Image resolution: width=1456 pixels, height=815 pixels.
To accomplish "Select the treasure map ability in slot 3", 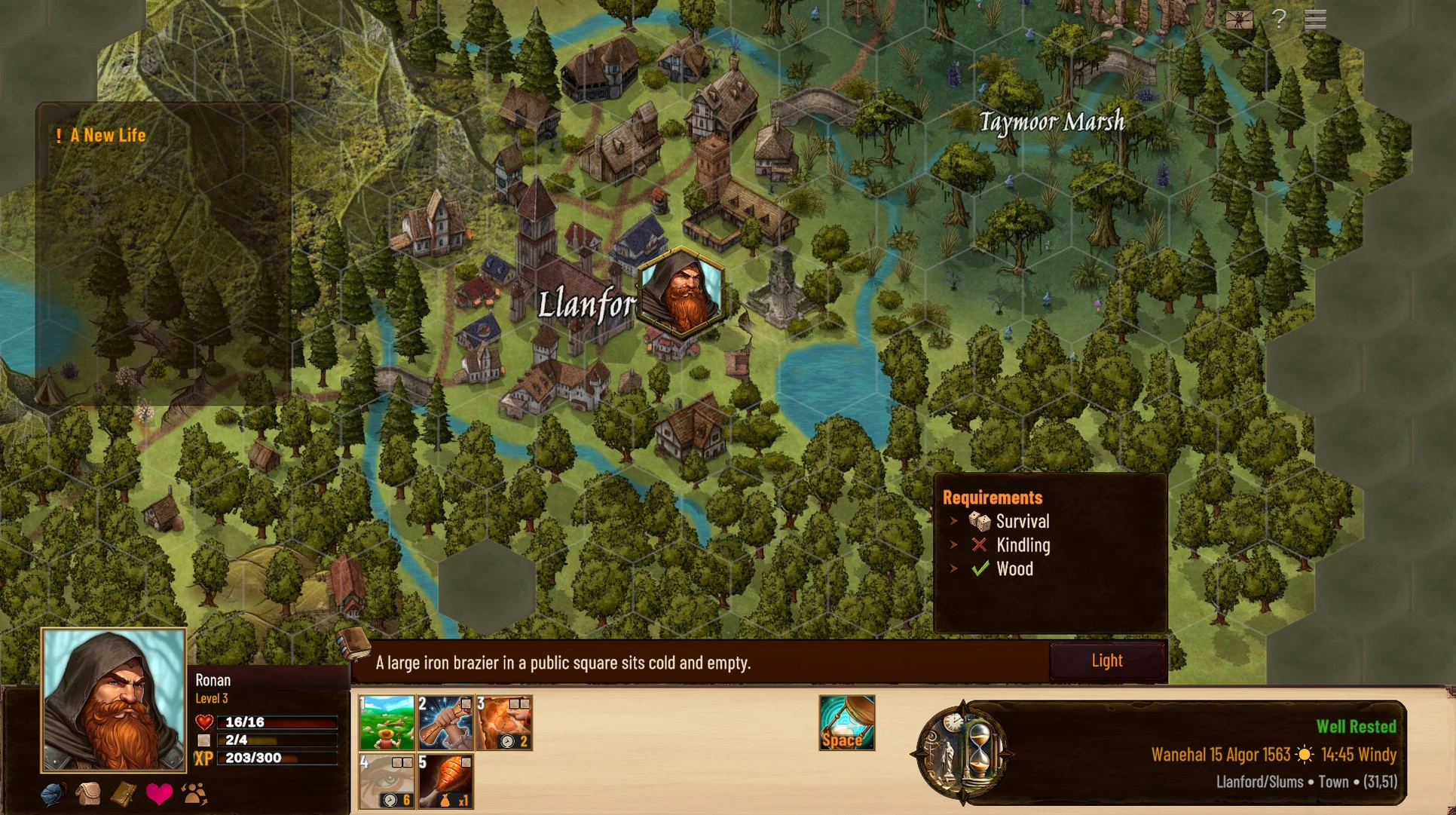I will click(x=504, y=722).
